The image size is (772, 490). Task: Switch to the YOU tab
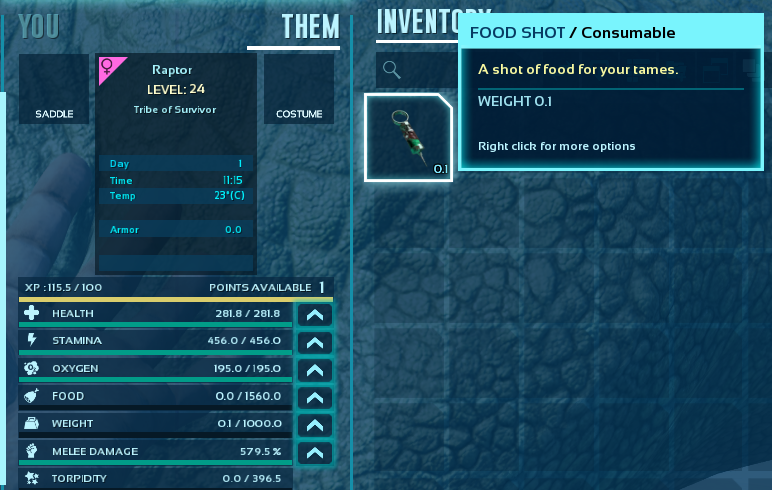coord(39,26)
